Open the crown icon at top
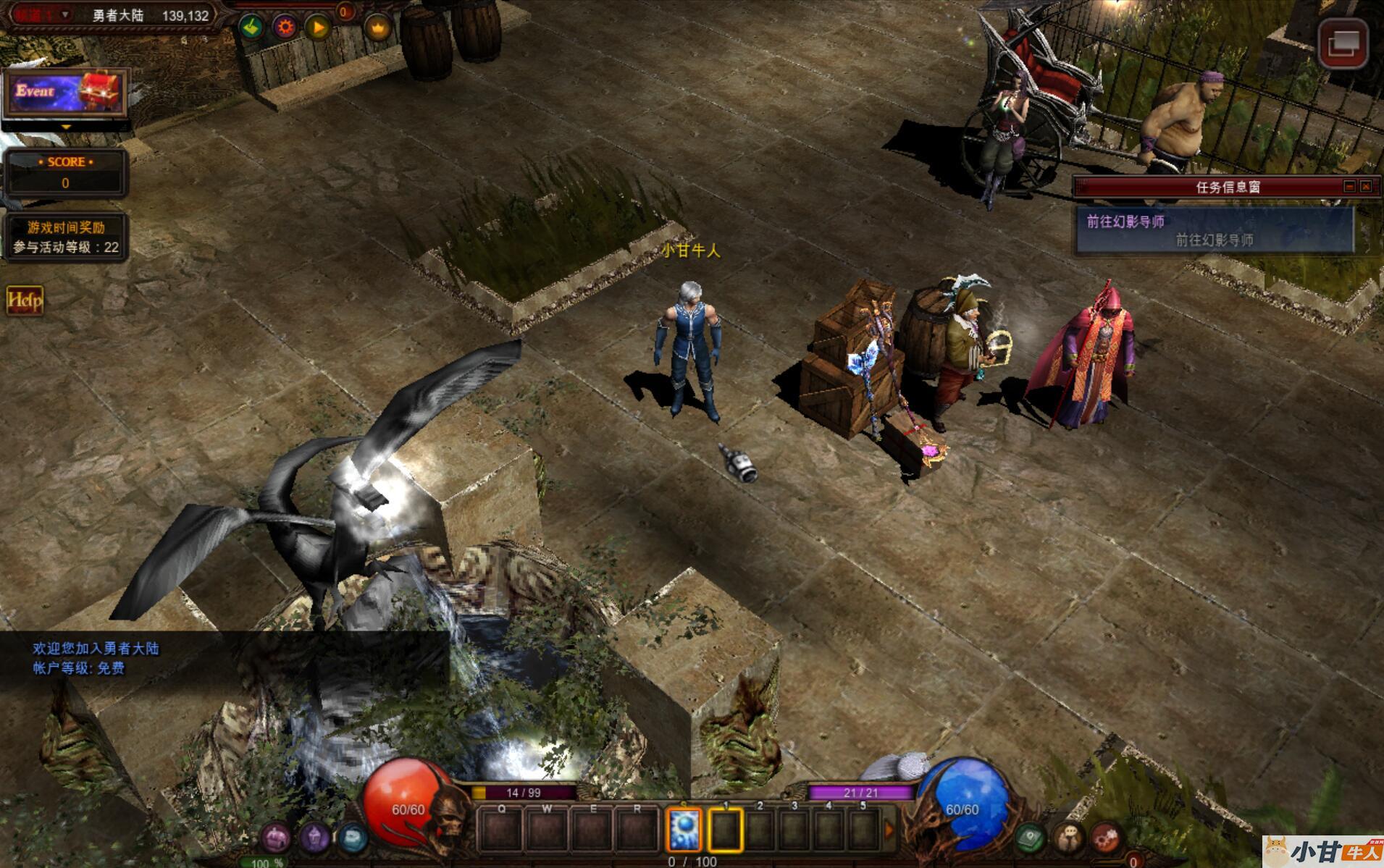Viewport: 1384px width, 868px height. pos(378,28)
